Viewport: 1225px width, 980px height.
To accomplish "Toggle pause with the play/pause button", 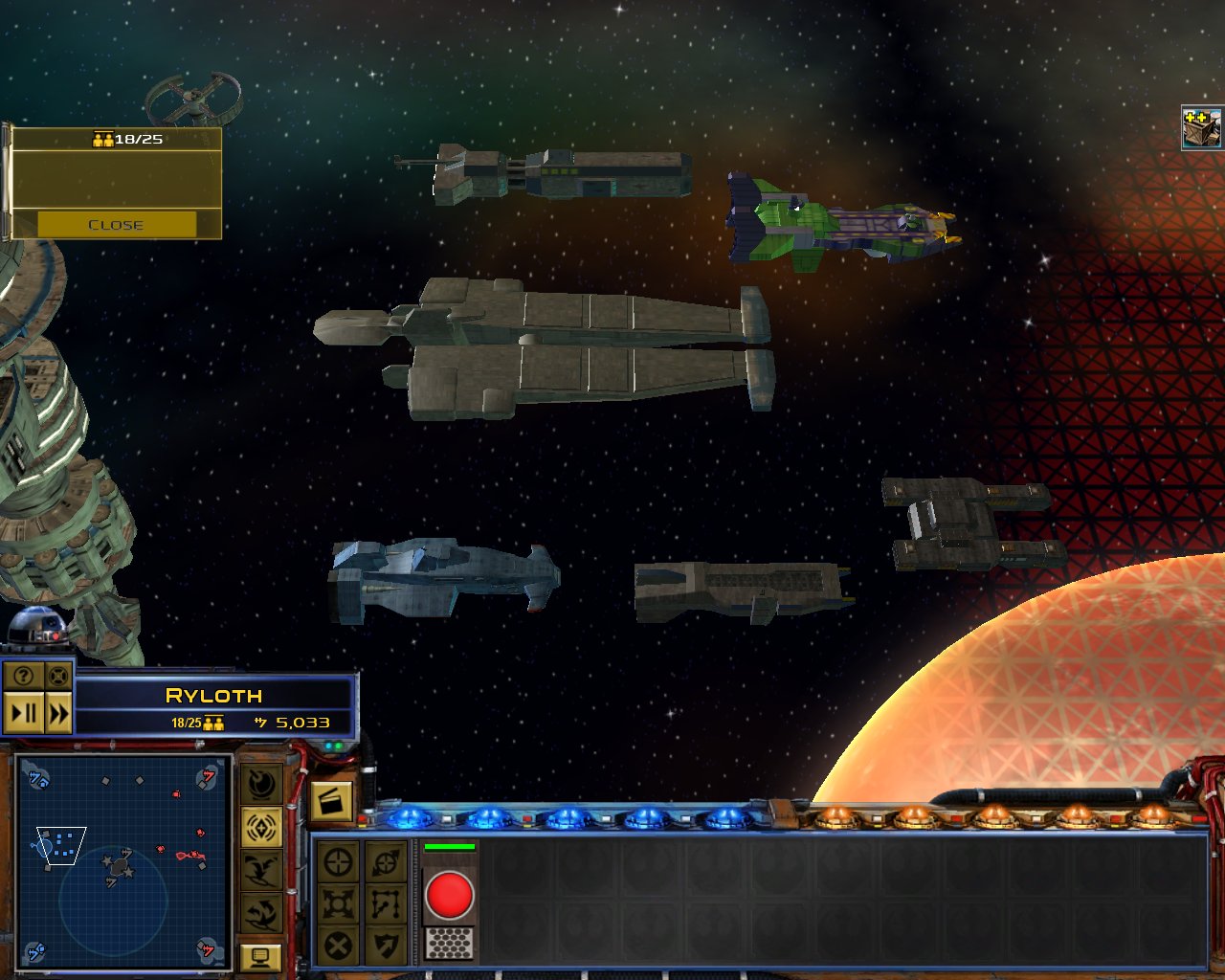I will [24, 714].
